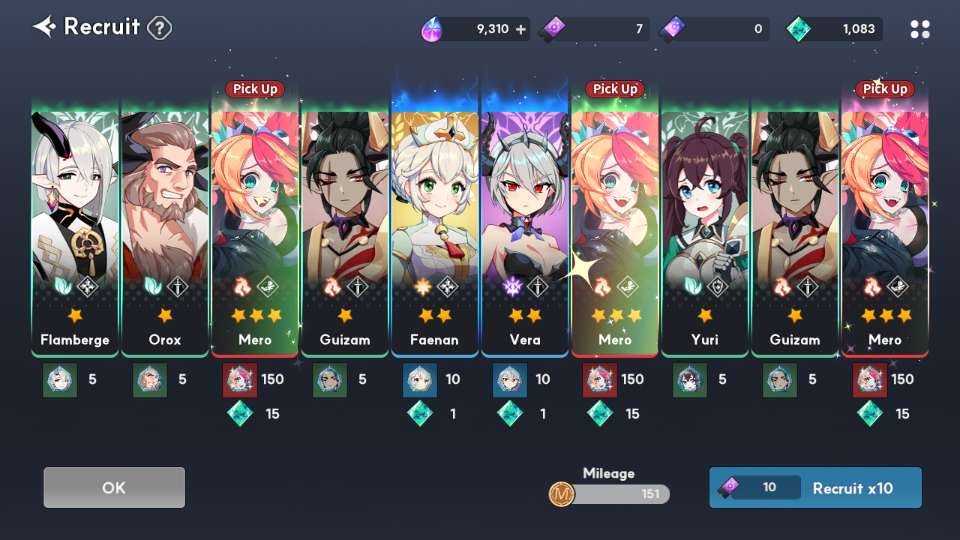
Task: Add more purple gem currency with plus
Action: 520,29
